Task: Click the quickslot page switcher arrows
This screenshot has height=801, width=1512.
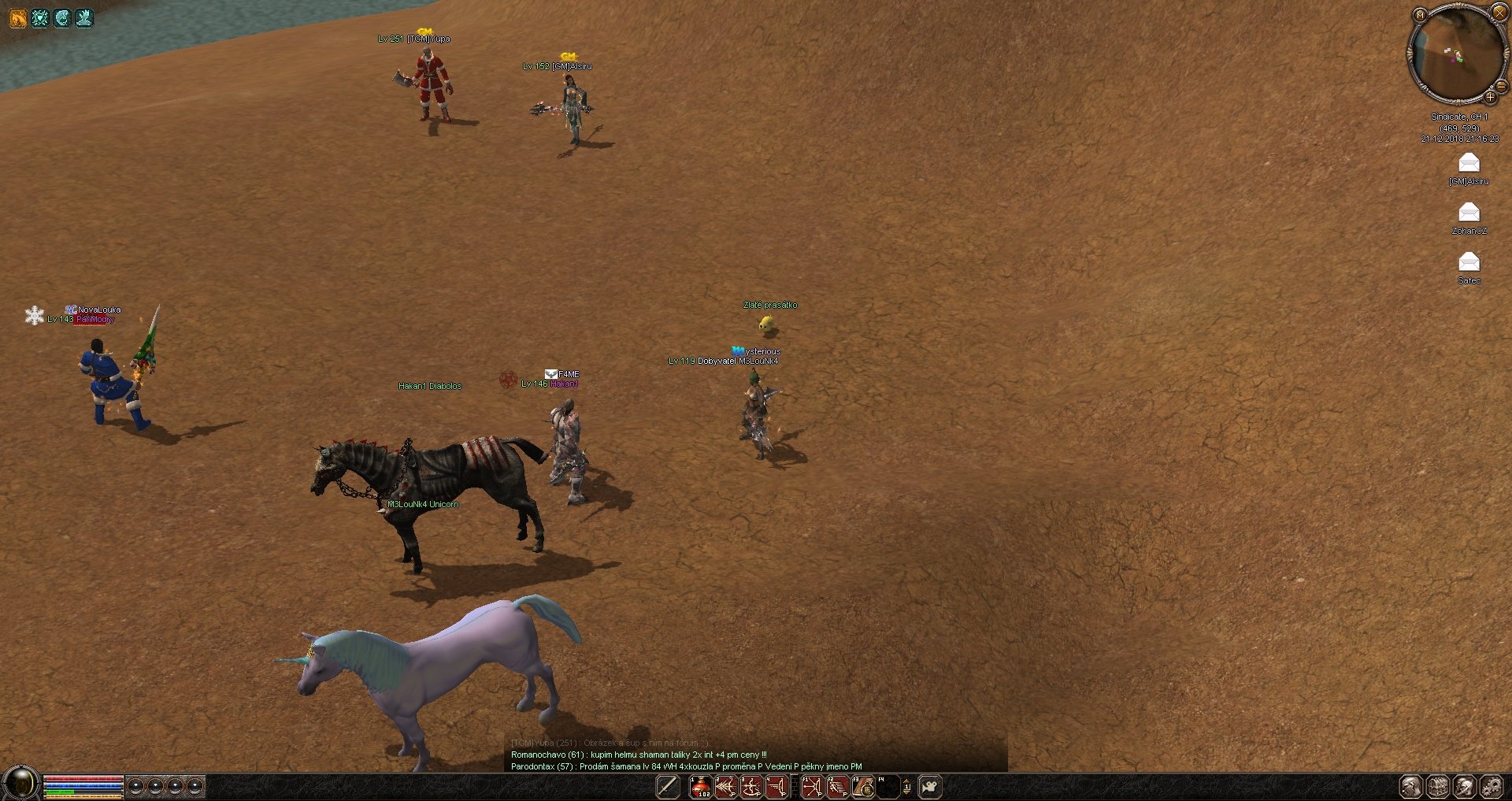Action: point(906,786)
